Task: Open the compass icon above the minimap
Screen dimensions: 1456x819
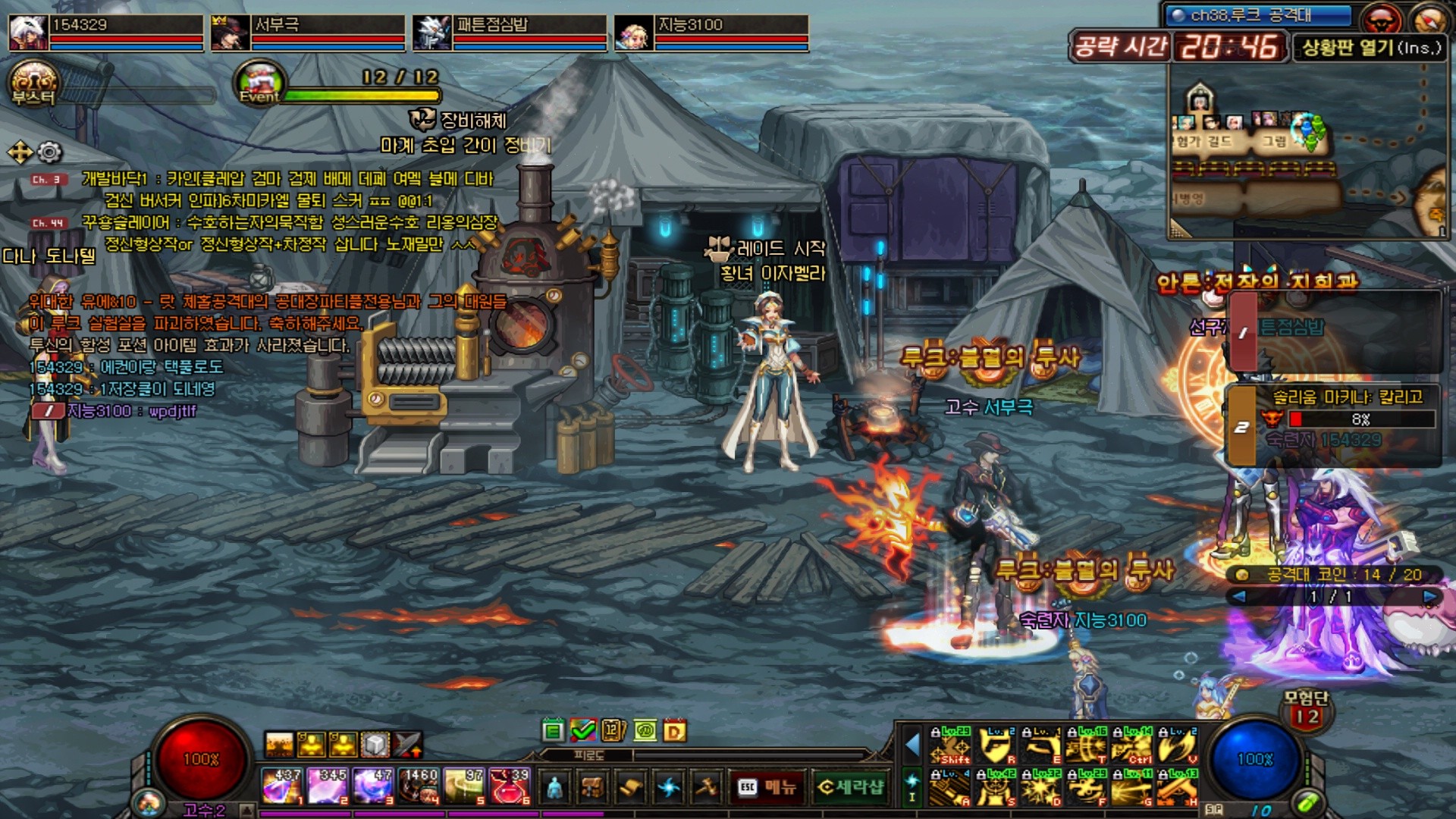Action: click(1429, 17)
